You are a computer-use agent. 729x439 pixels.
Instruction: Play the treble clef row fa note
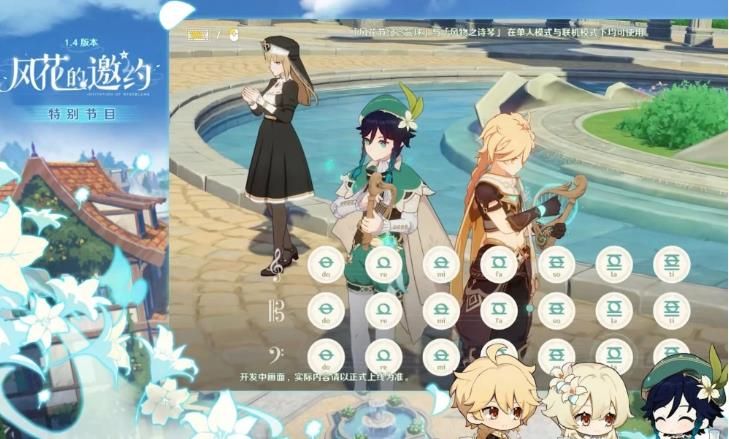point(498,265)
